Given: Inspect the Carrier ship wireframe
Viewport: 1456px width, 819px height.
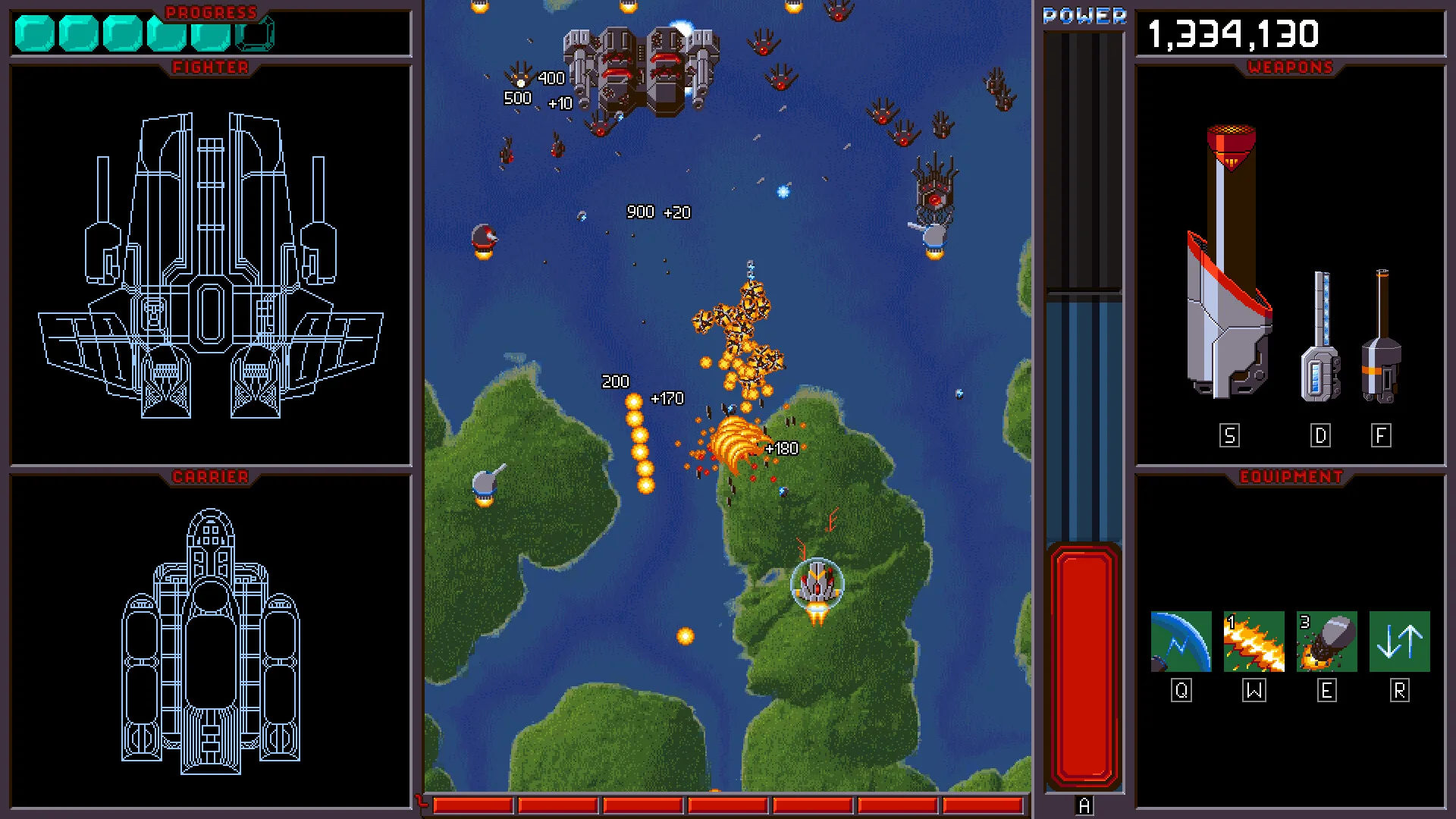Looking at the screenshot, I should click(211, 641).
